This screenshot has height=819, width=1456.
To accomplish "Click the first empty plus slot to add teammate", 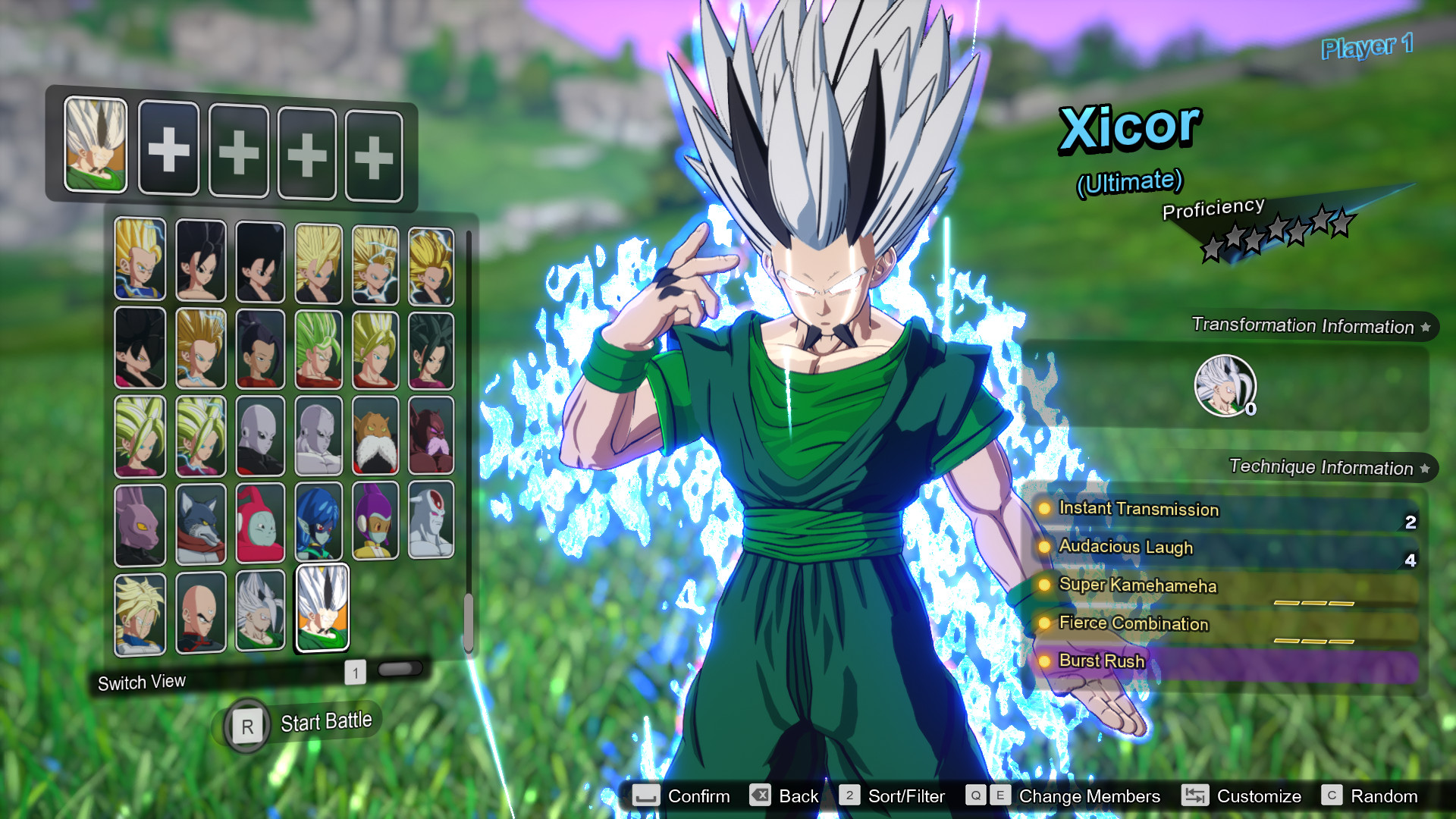I will click(x=168, y=149).
